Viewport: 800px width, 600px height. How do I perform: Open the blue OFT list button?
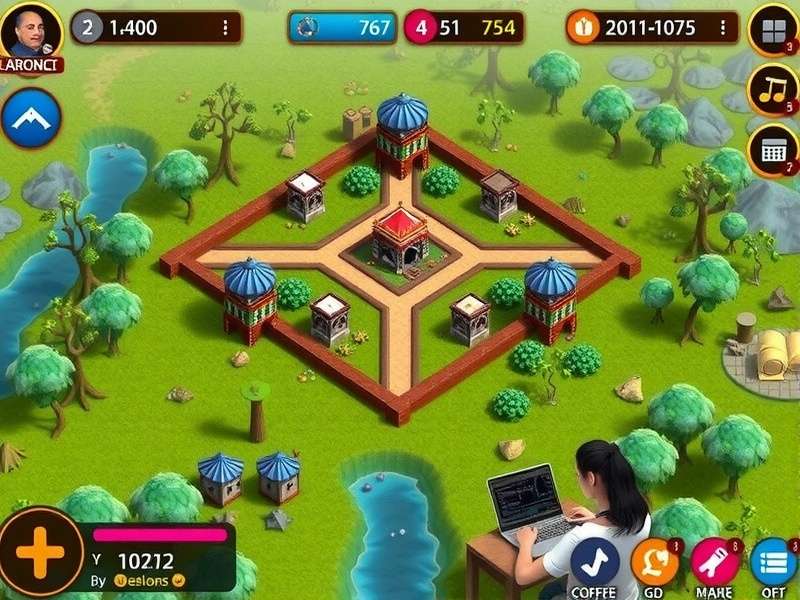click(x=774, y=562)
